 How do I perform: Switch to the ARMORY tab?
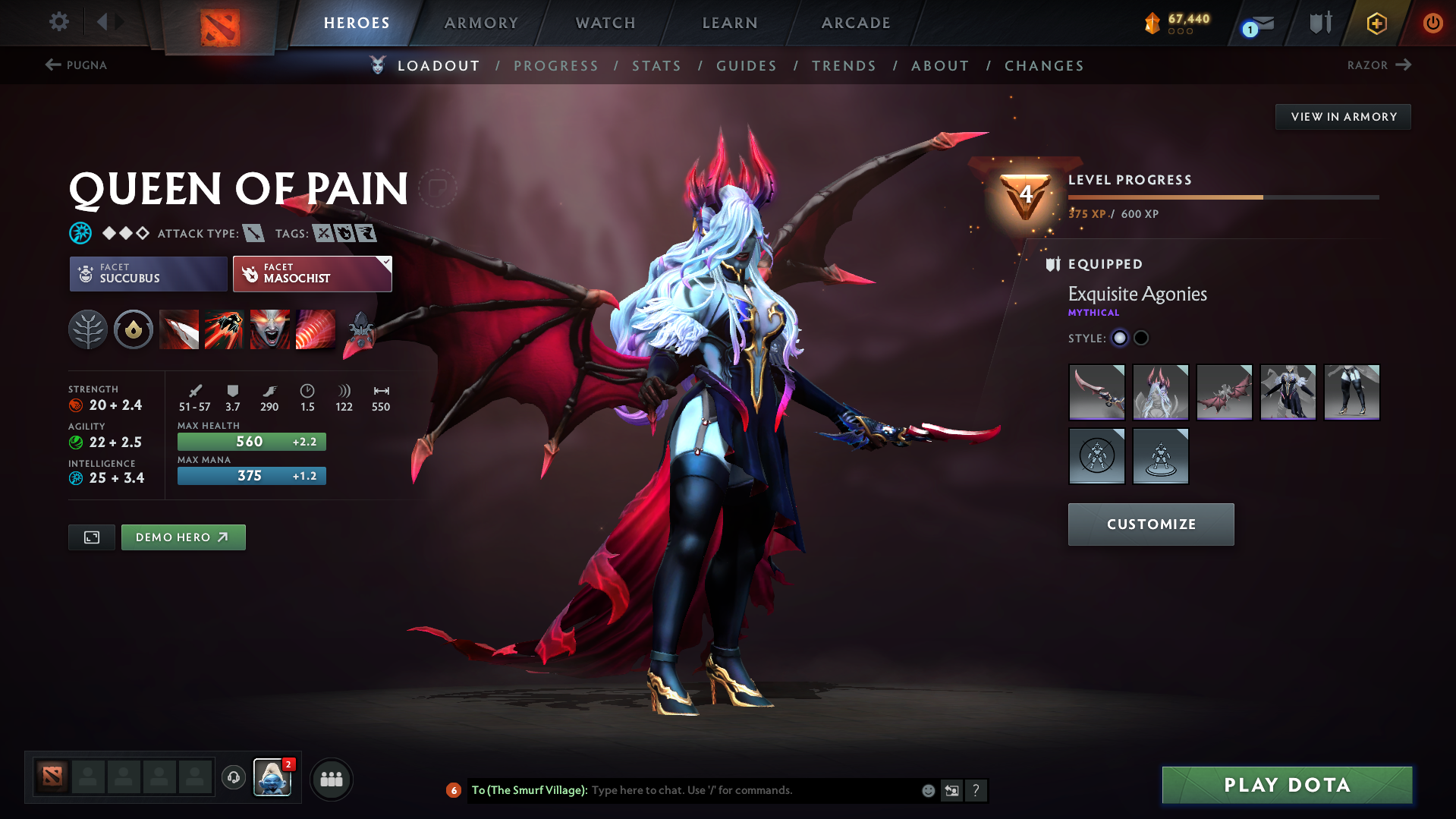click(x=482, y=23)
